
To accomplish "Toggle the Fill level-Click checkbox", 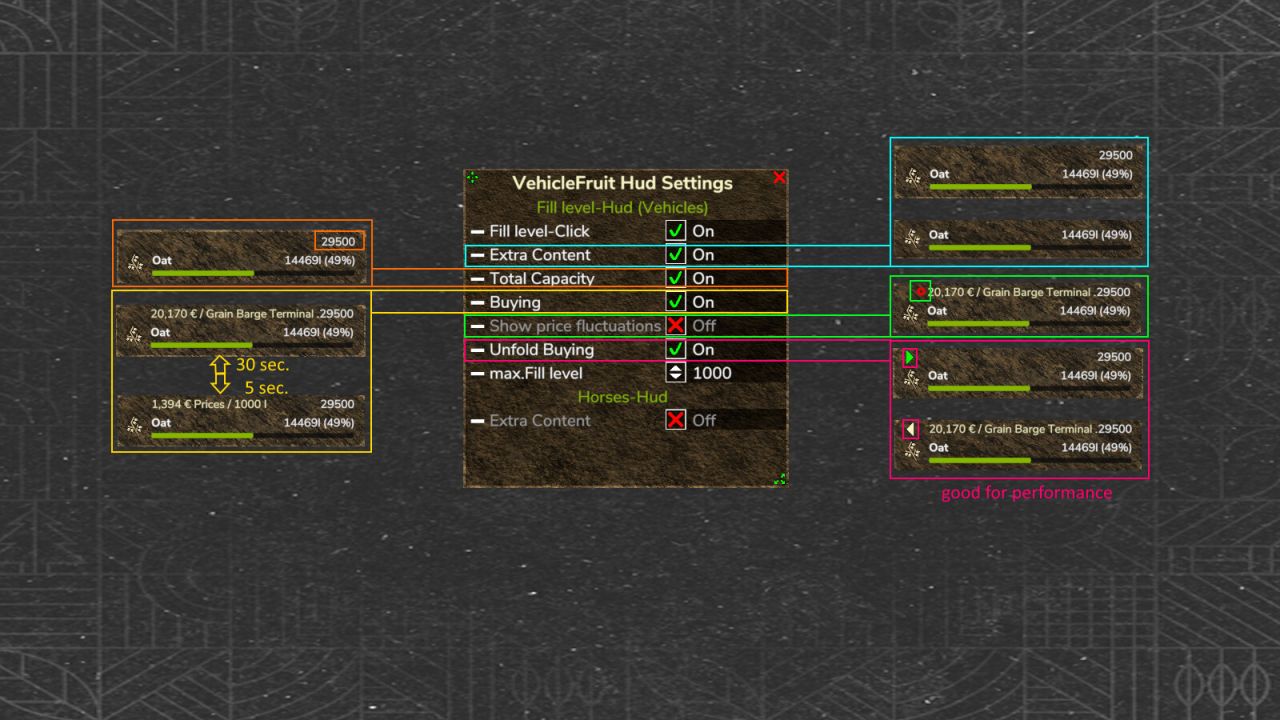I will (x=676, y=231).
